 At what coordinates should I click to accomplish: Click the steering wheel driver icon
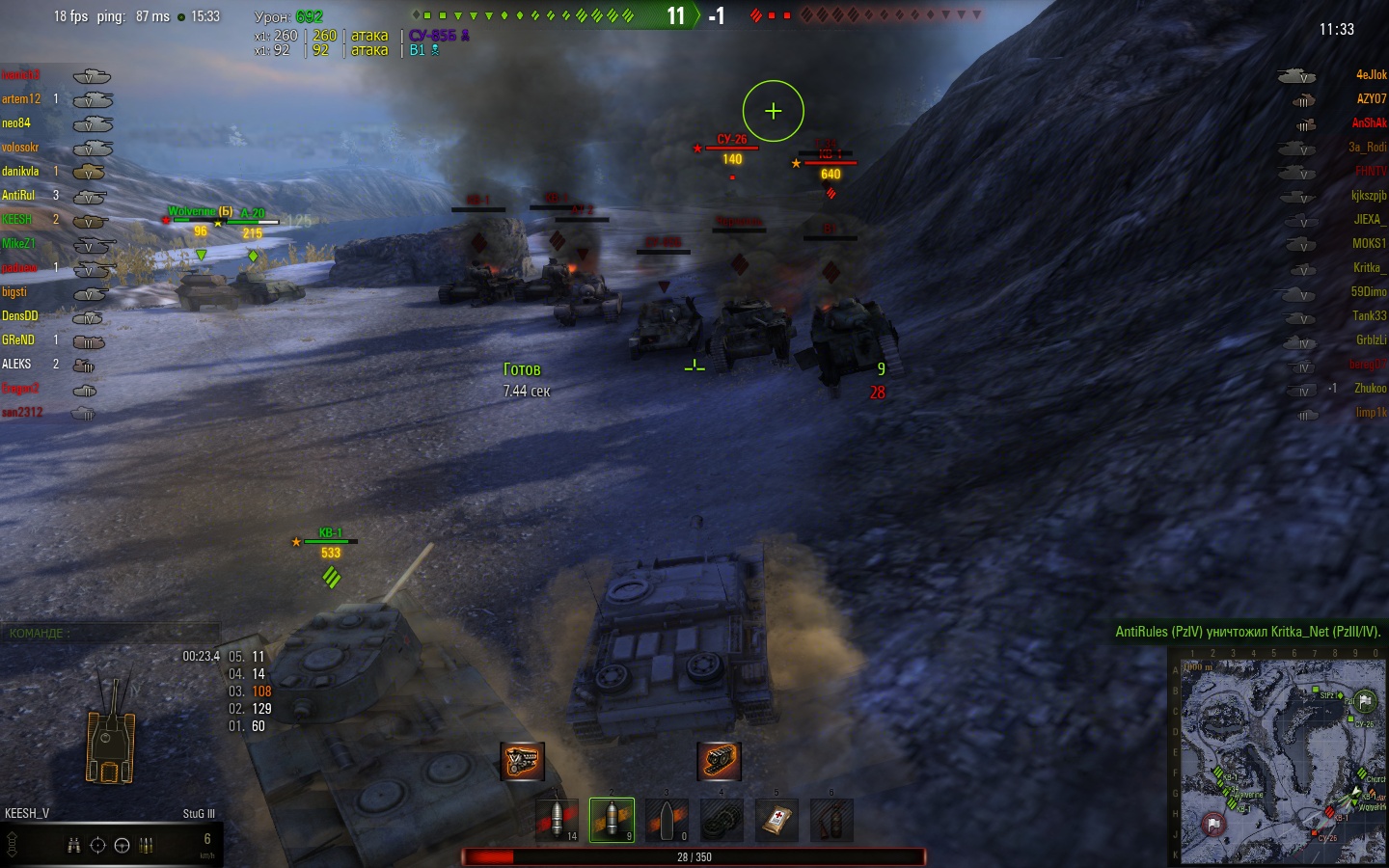click(122, 846)
